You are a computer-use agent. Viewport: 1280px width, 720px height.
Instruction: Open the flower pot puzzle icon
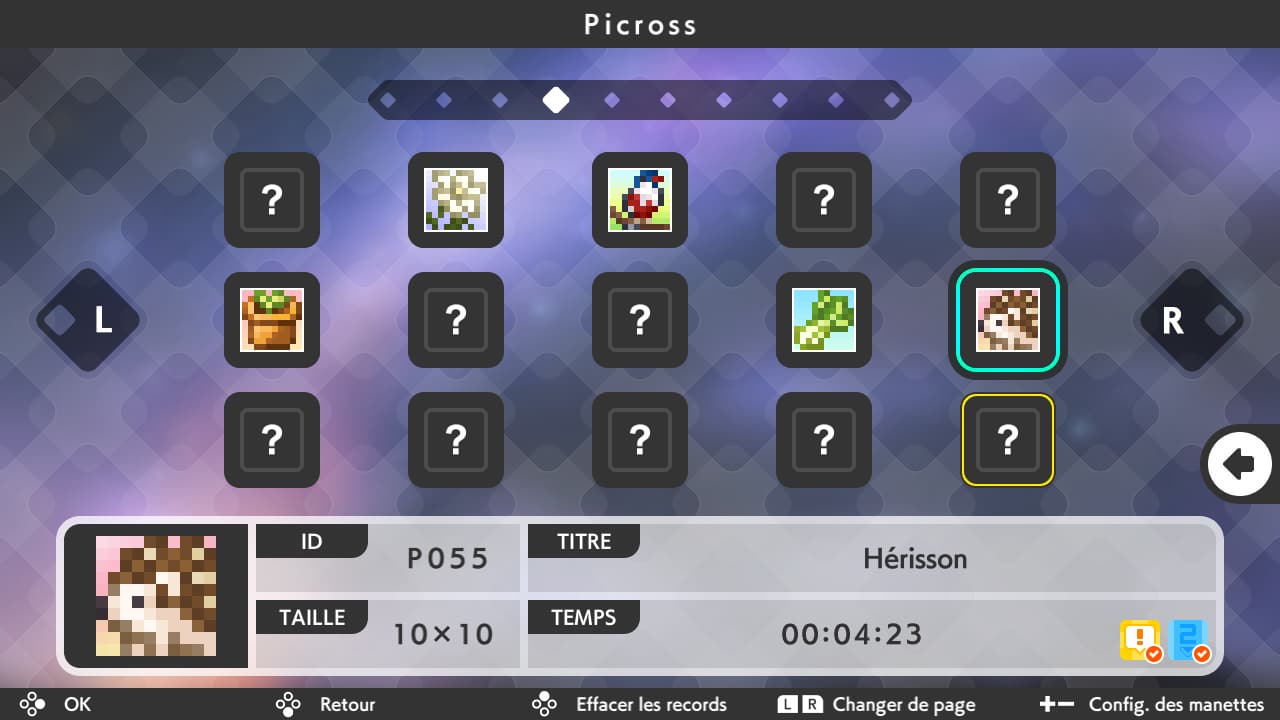[271, 320]
